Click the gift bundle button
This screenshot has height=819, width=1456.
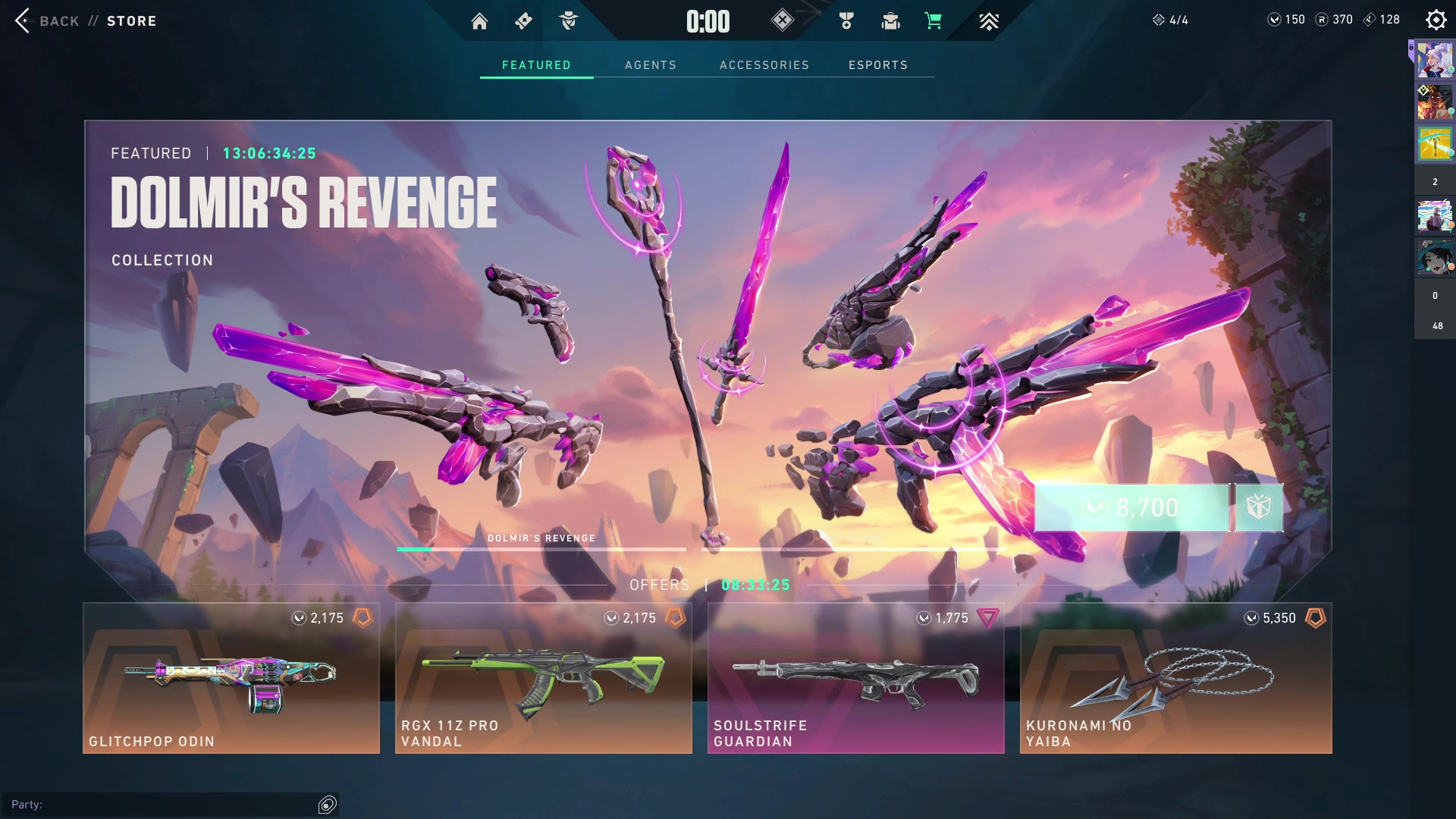coord(1259,507)
